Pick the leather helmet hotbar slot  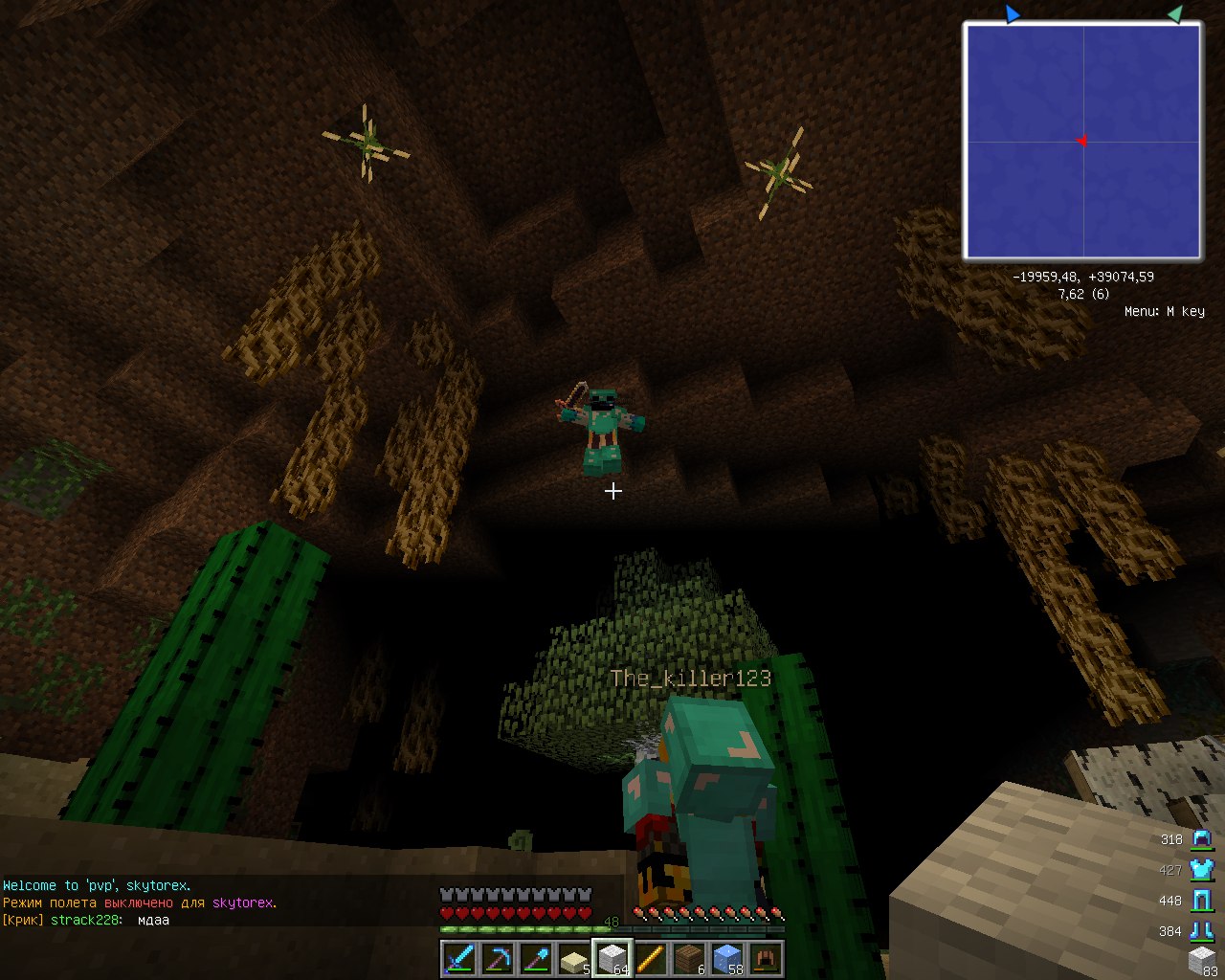pos(766,958)
